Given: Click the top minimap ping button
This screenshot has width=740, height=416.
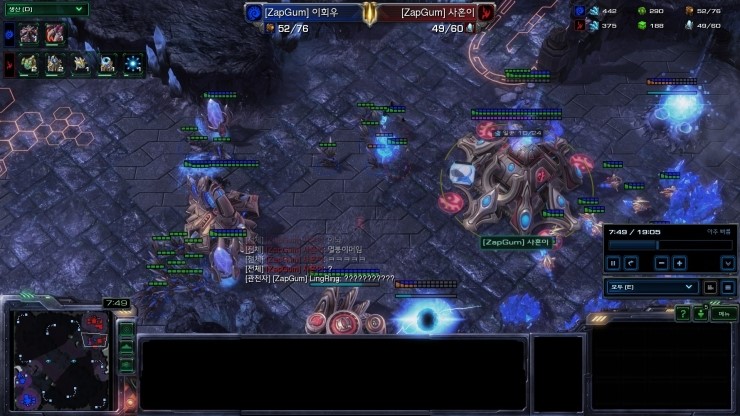Looking at the screenshot, I should (126, 329).
